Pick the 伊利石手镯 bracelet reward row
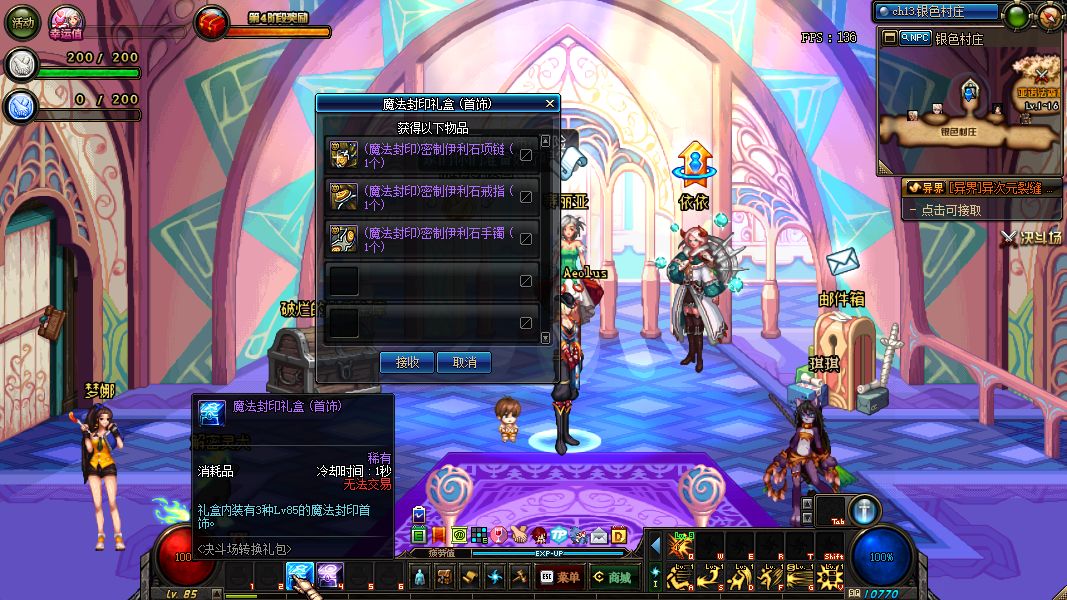The width and height of the screenshot is (1067, 600). pos(432,239)
